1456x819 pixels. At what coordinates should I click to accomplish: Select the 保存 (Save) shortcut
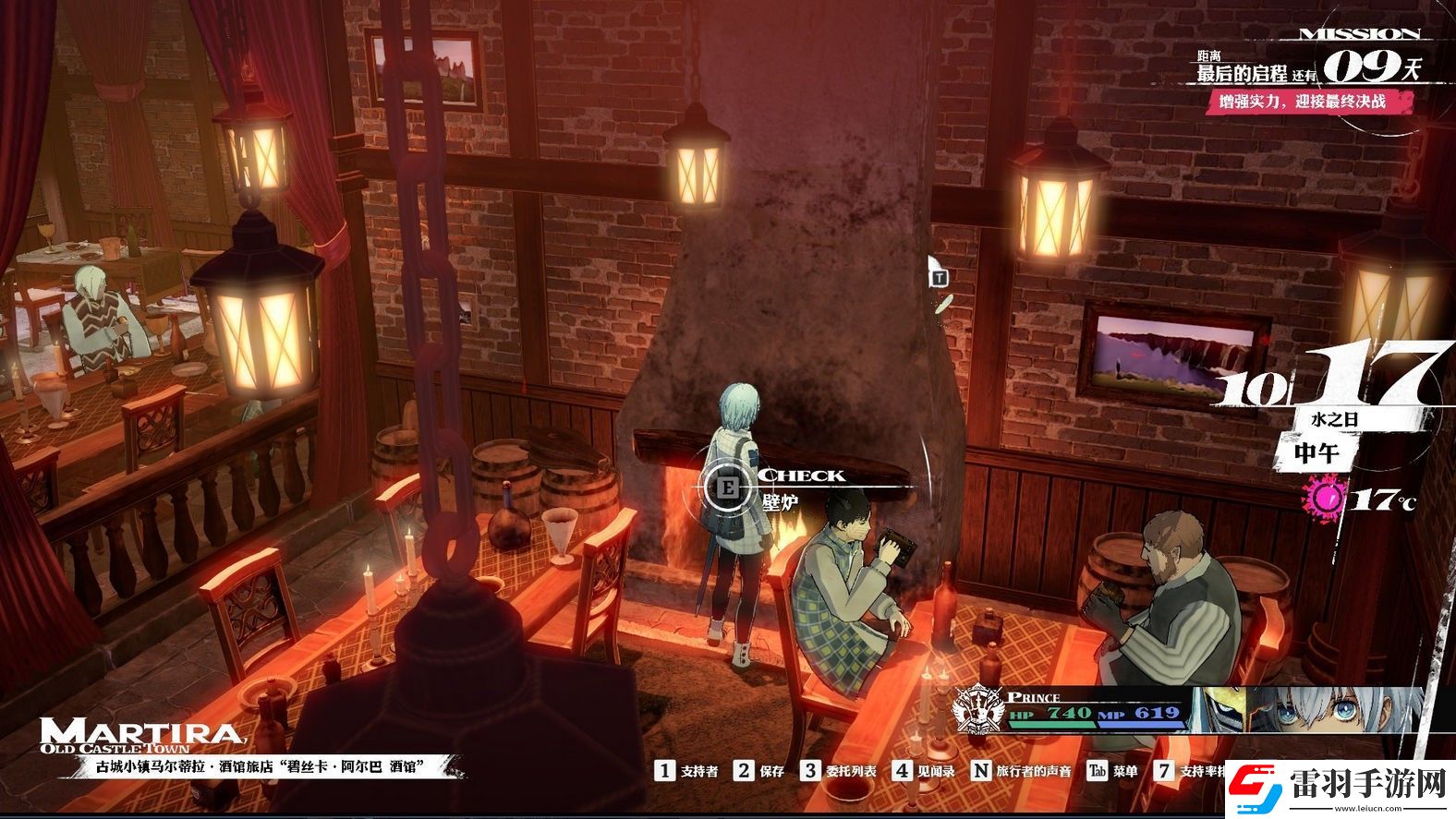pyautogui.click(x=759, y=770)
